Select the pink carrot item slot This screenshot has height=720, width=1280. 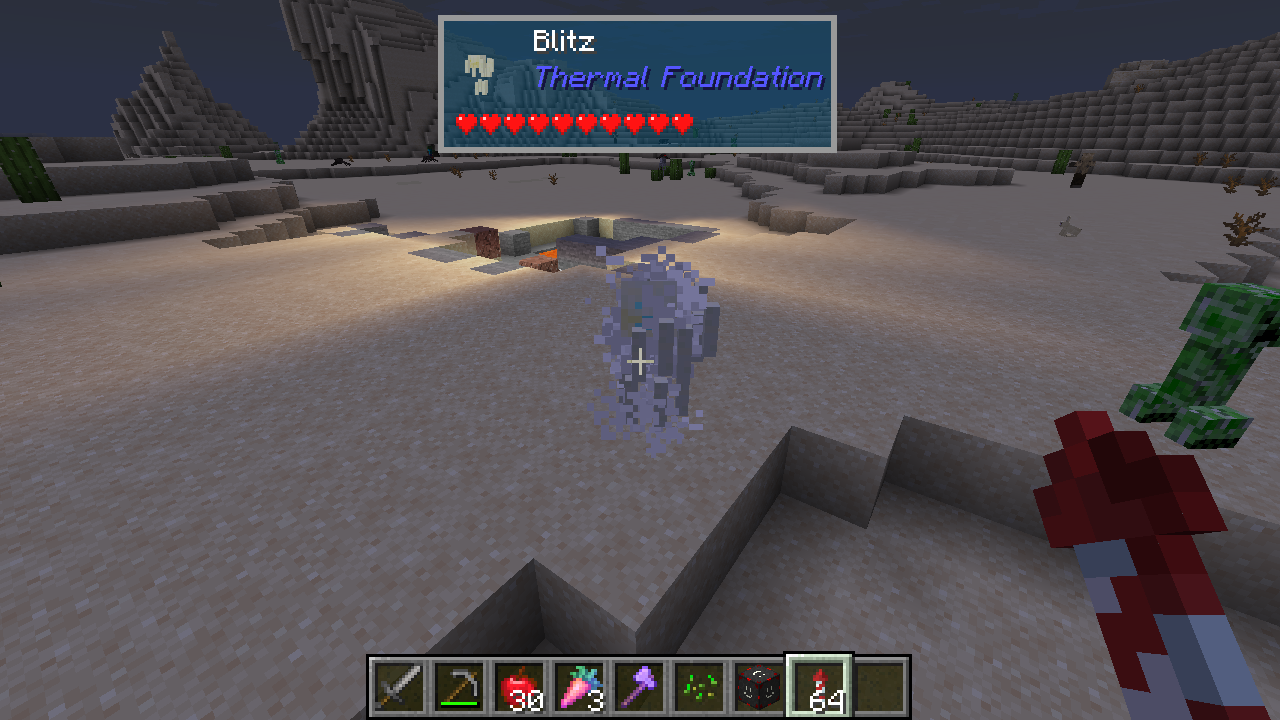pyautogui.click(x=580, y=687)
